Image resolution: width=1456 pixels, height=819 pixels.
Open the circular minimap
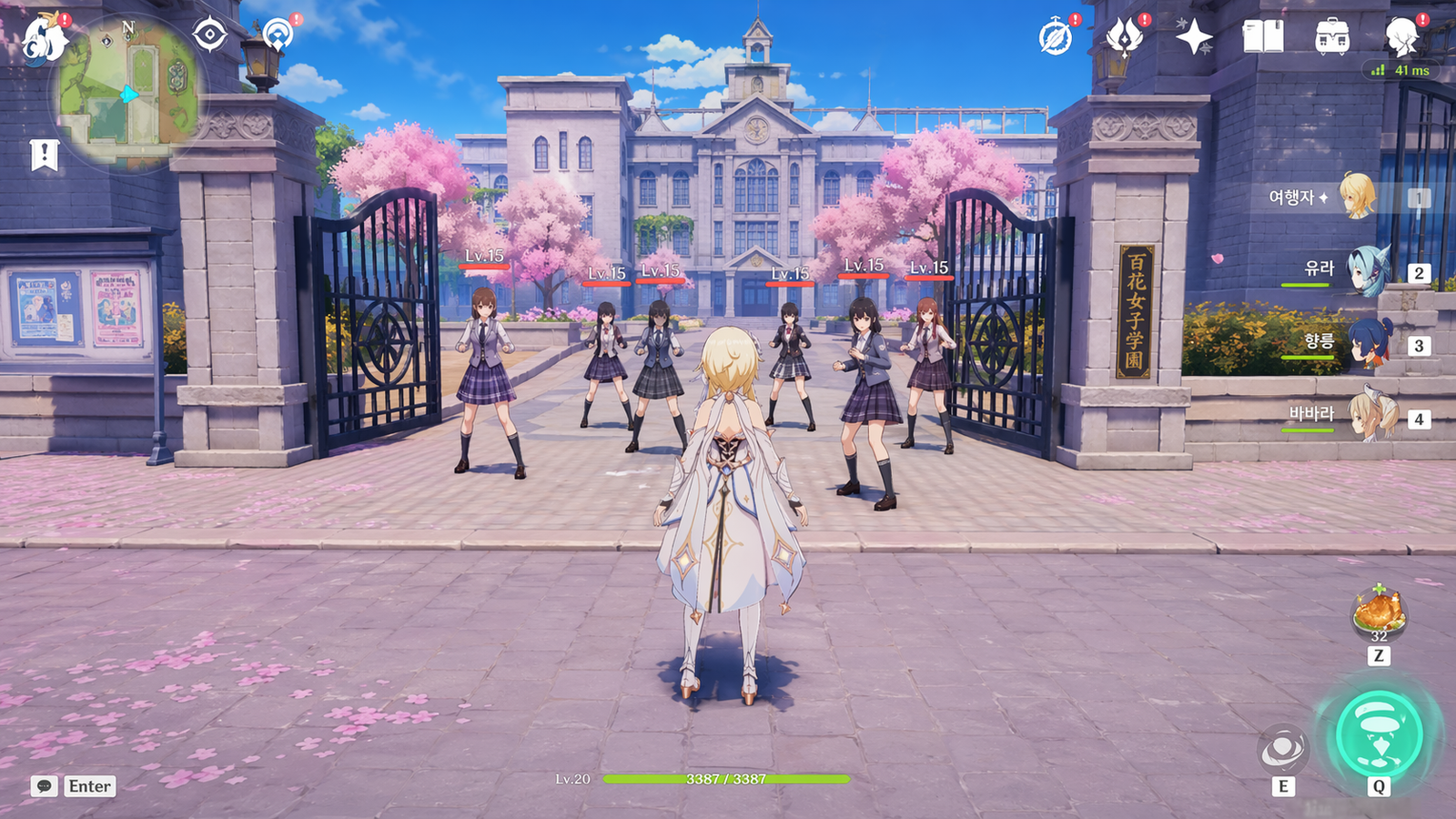129,94
